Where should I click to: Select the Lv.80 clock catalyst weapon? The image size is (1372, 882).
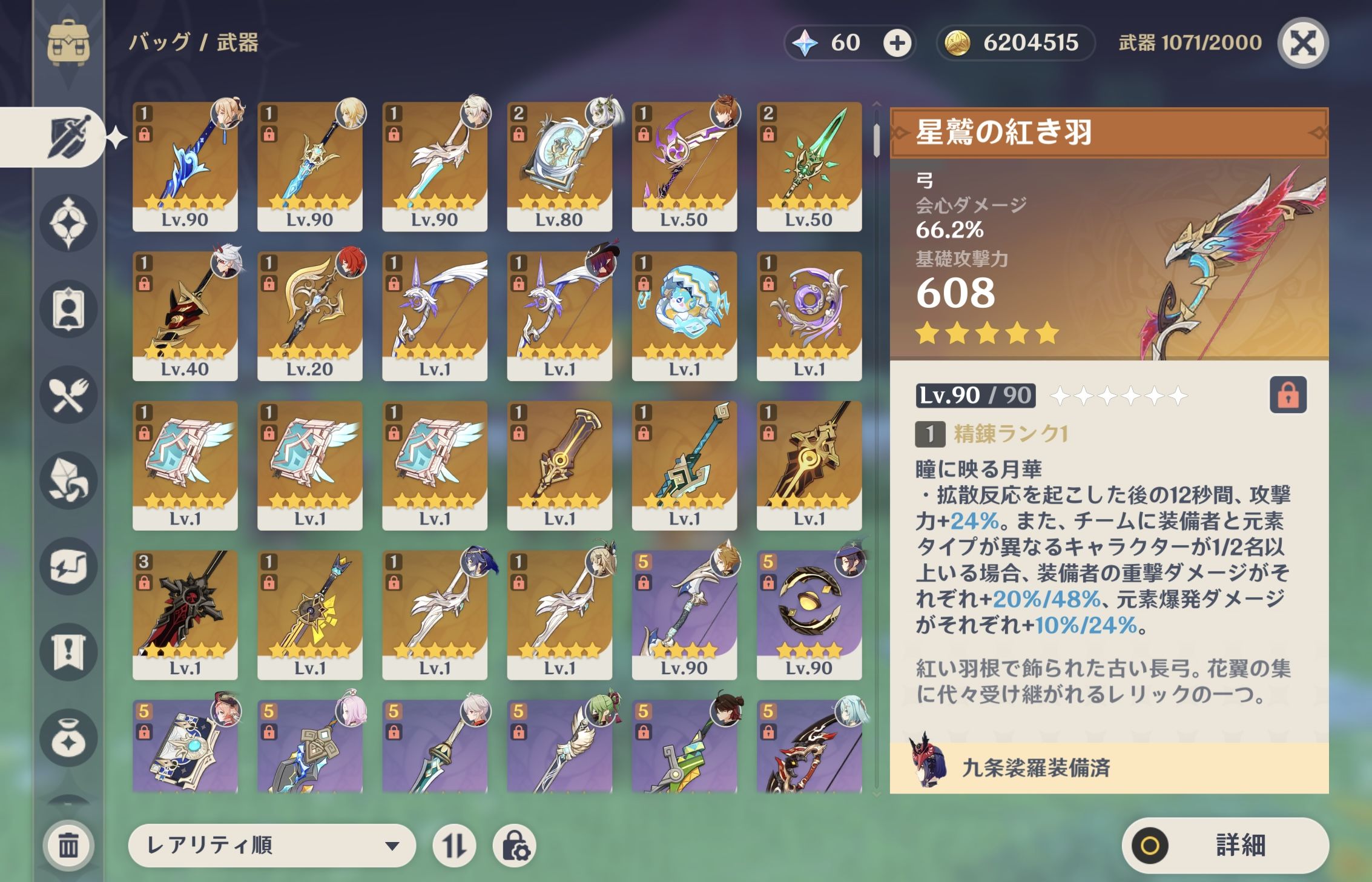coord(559,166)
